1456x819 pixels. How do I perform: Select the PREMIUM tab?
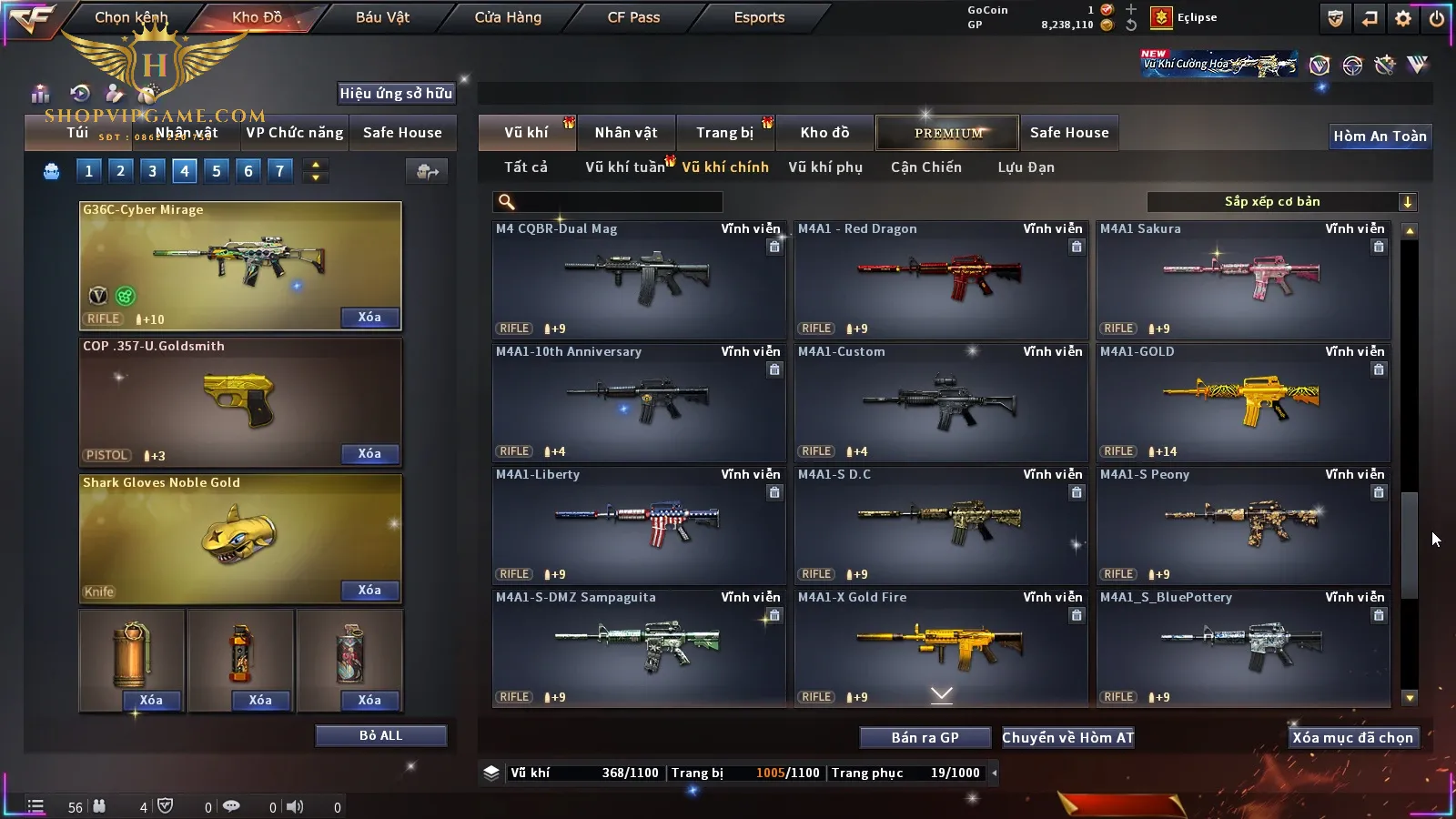click(x=948, y=133)
